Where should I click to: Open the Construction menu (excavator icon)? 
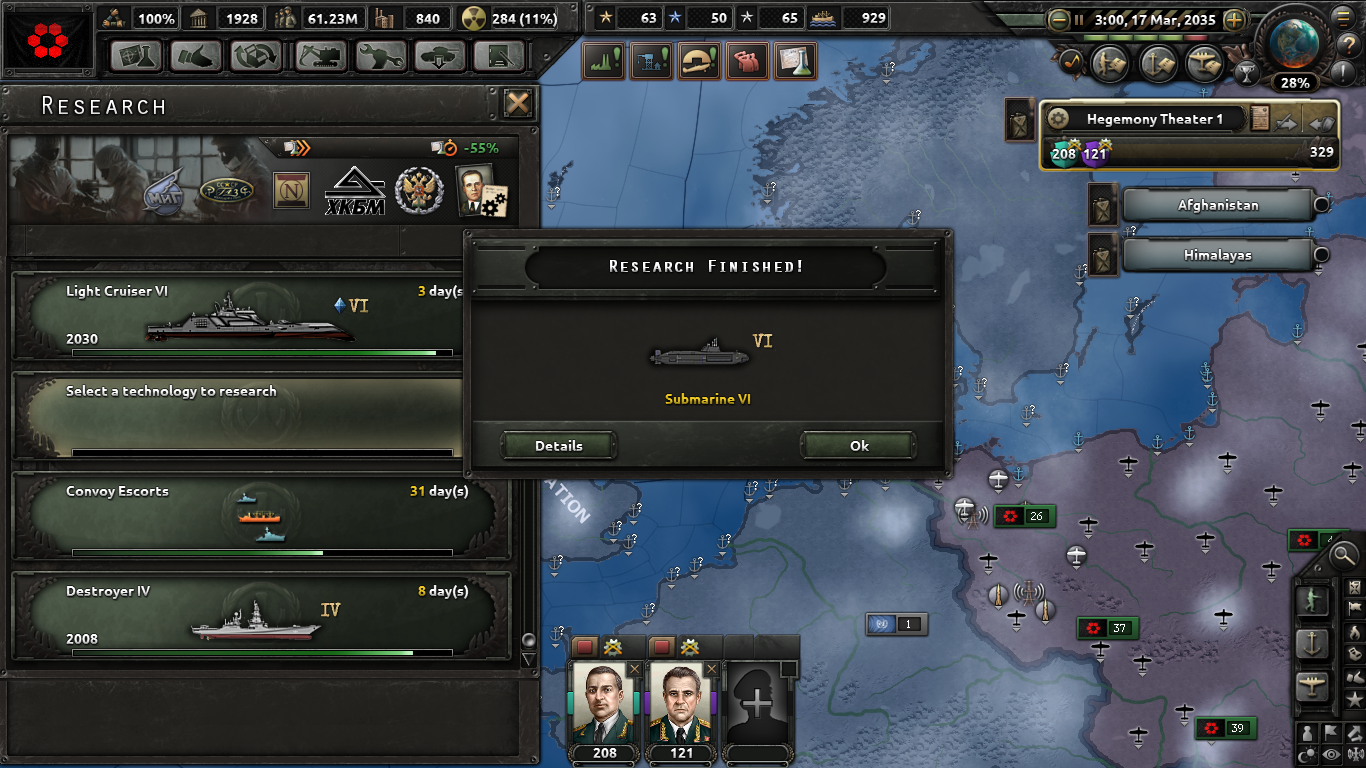coord(318,56)
